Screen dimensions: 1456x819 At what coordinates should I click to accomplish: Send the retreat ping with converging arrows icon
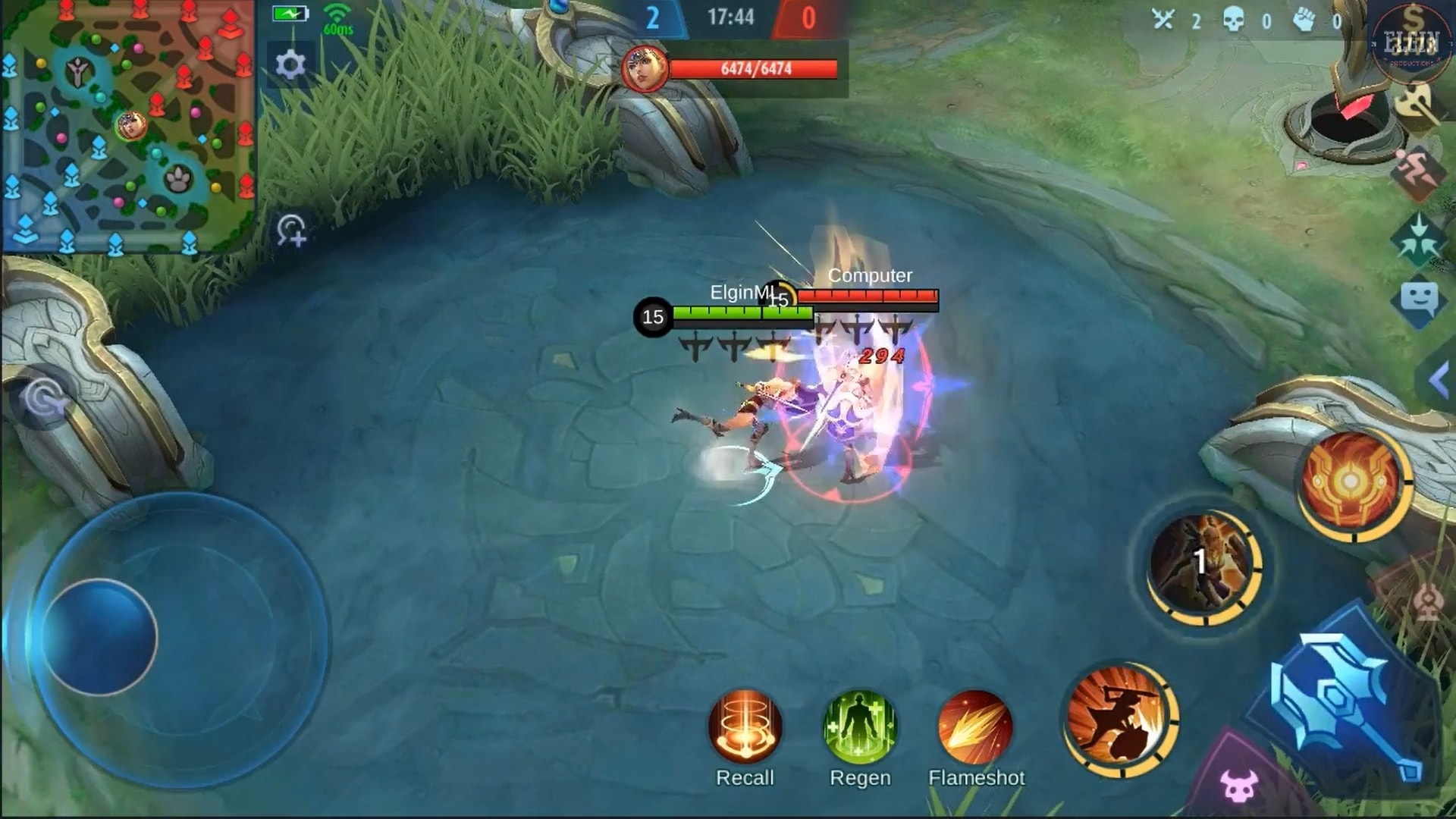[x=1420, y=237]
